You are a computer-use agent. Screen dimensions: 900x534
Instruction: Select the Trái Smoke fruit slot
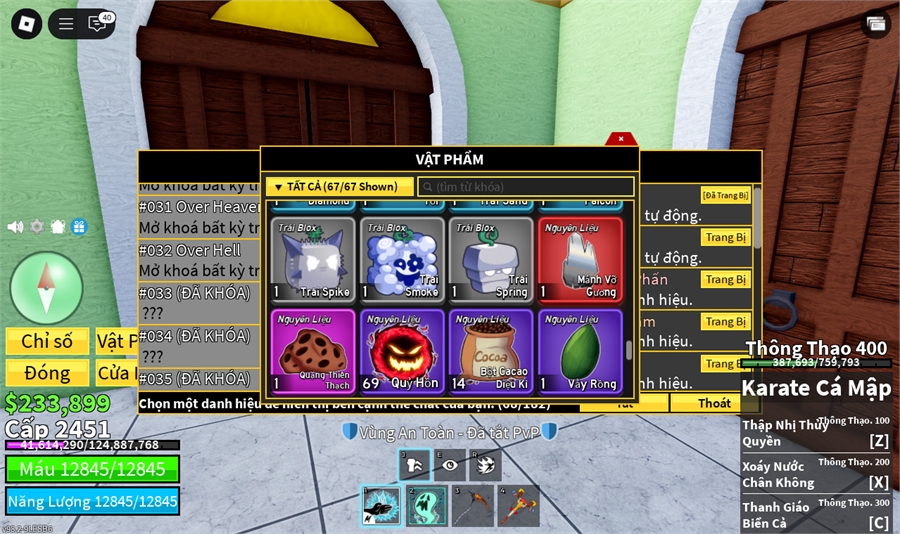[x=402, y=259]
